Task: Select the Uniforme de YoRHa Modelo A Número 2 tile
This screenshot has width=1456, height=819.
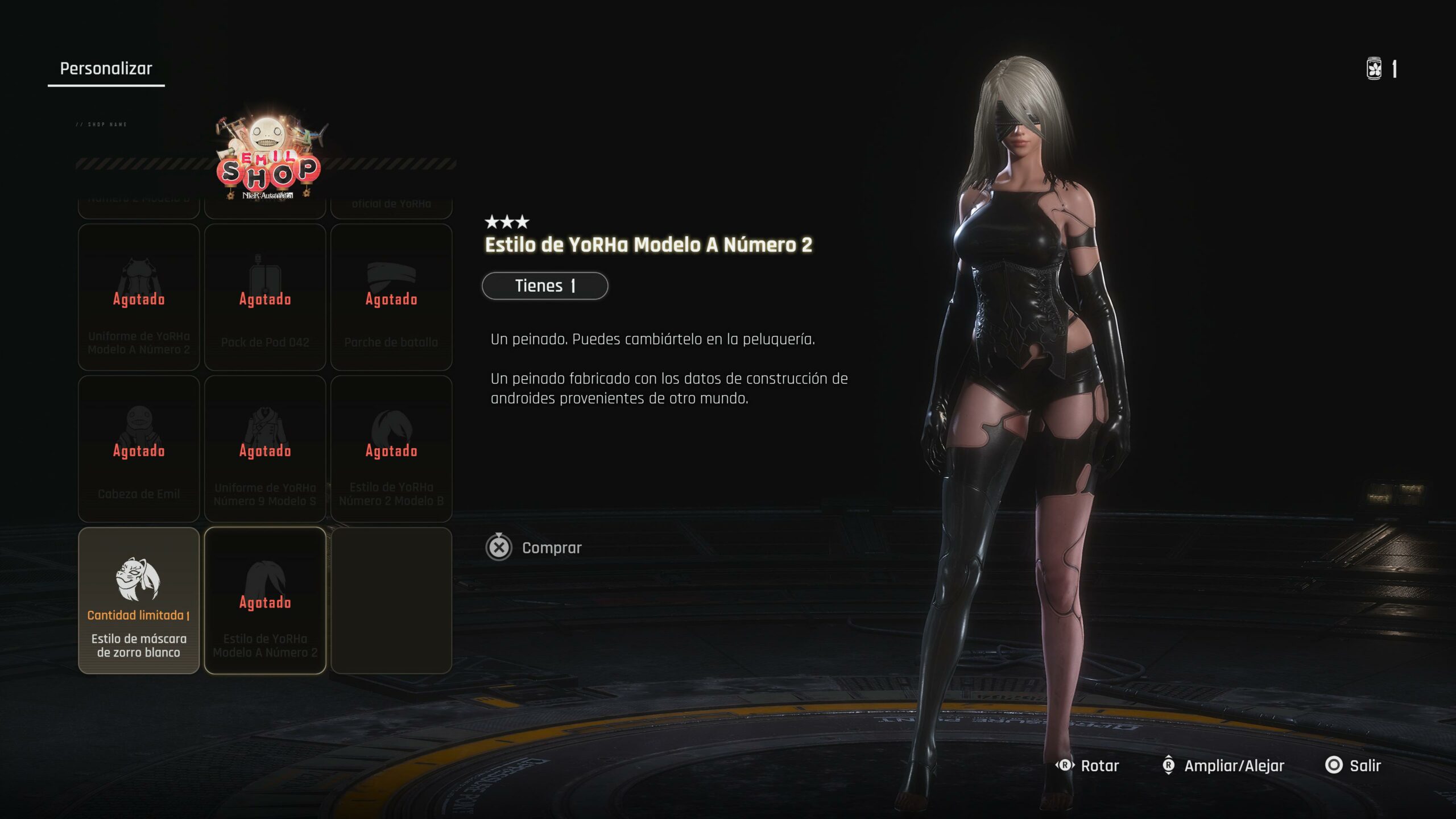Action: tap(139, 297)
